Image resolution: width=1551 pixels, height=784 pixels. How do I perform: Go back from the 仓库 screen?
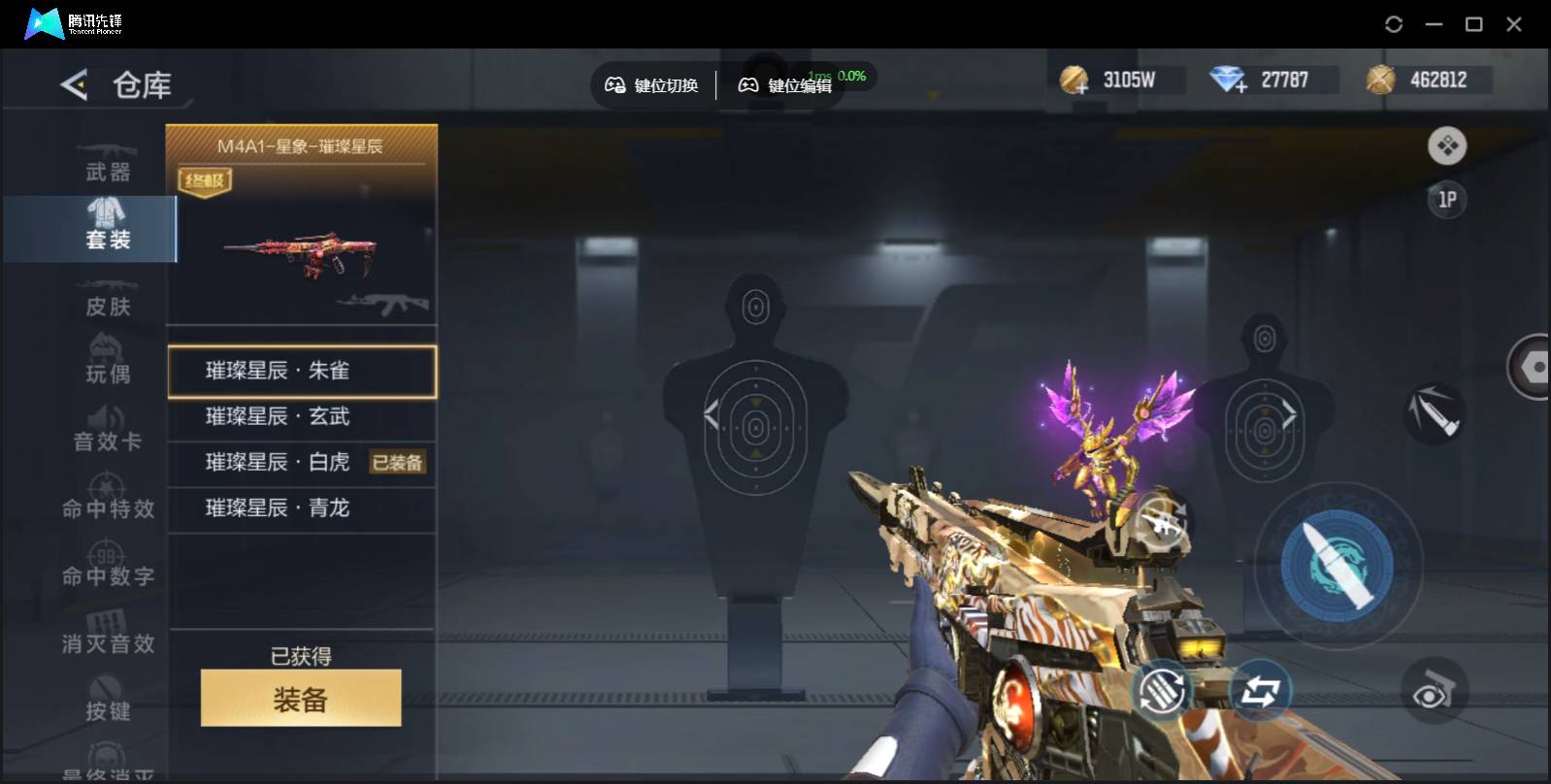point(74,85)
